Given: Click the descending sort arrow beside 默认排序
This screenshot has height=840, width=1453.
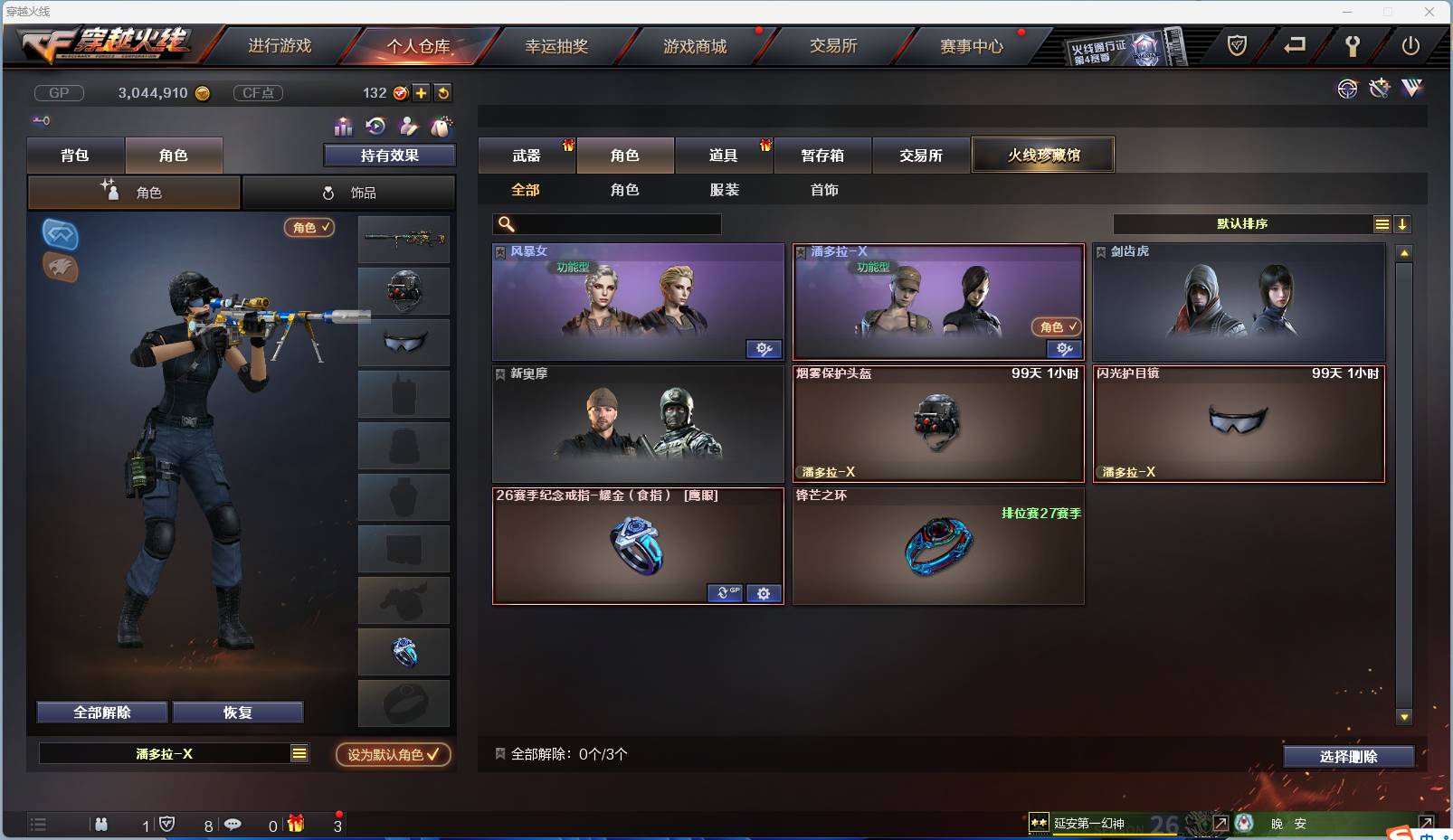Looking at the screenshot, I should (x=1402, y=223).
